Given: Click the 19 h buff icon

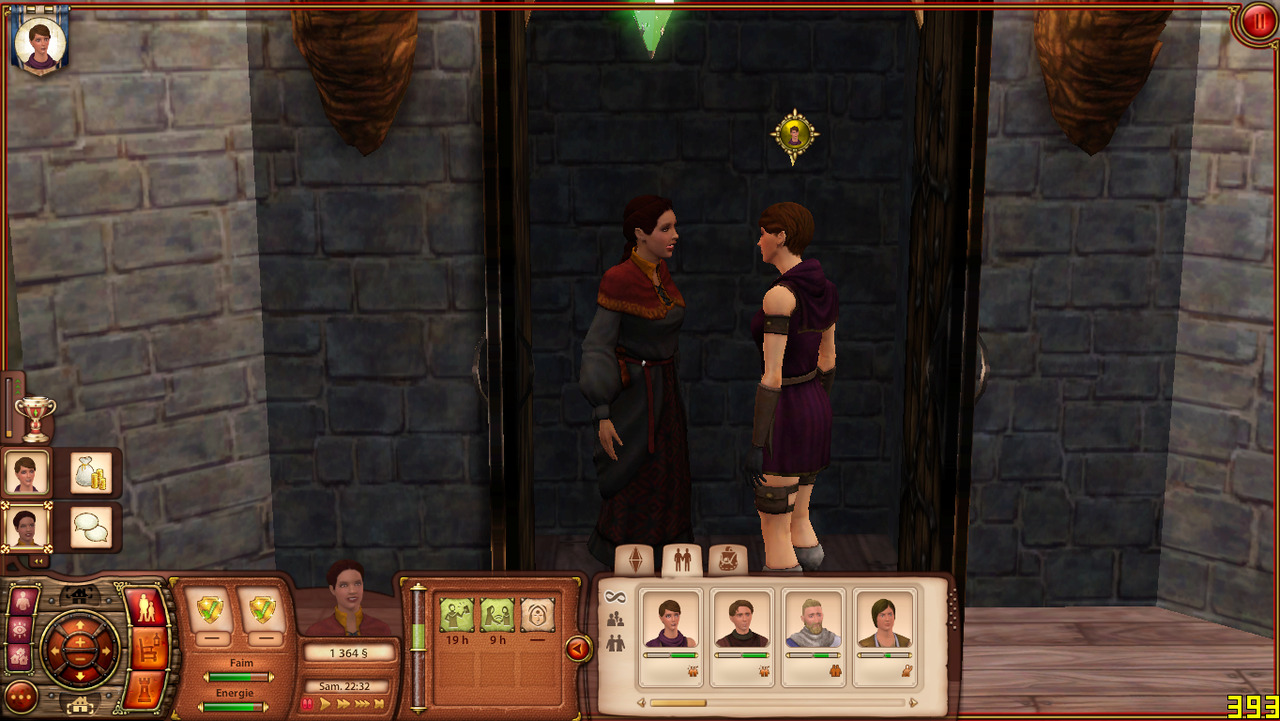Looking at the screenshot, I should coord(457,615).
